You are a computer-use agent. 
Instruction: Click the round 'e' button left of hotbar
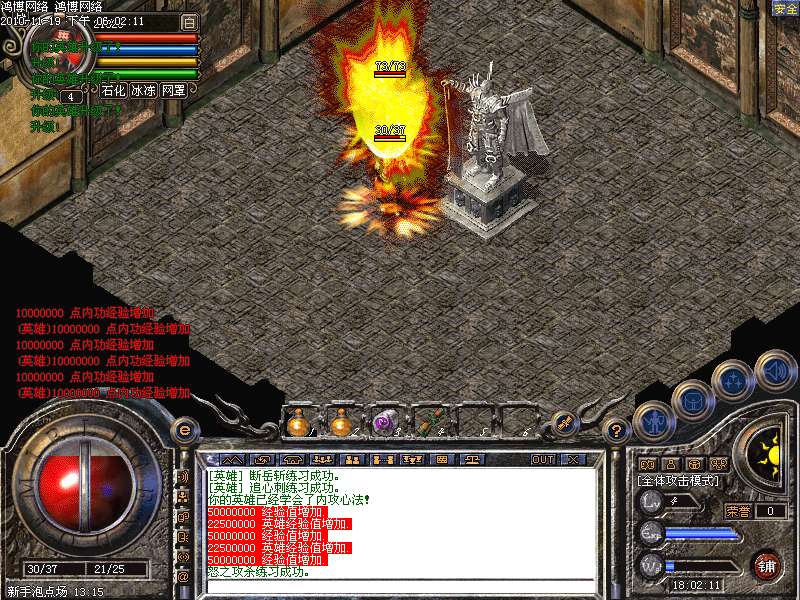[x=183, y=429]
